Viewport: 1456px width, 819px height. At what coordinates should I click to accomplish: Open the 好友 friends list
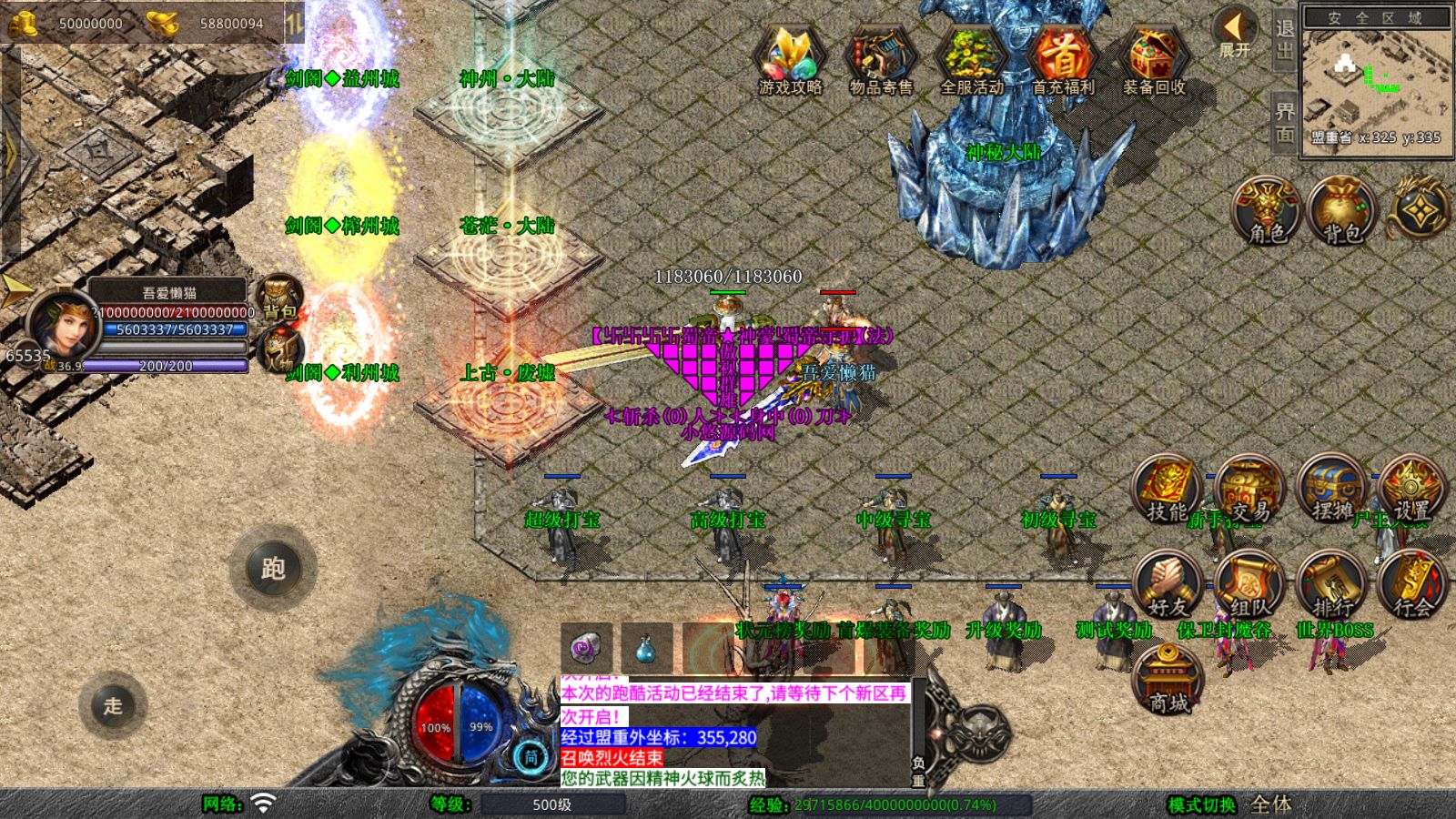[1168, 585]
